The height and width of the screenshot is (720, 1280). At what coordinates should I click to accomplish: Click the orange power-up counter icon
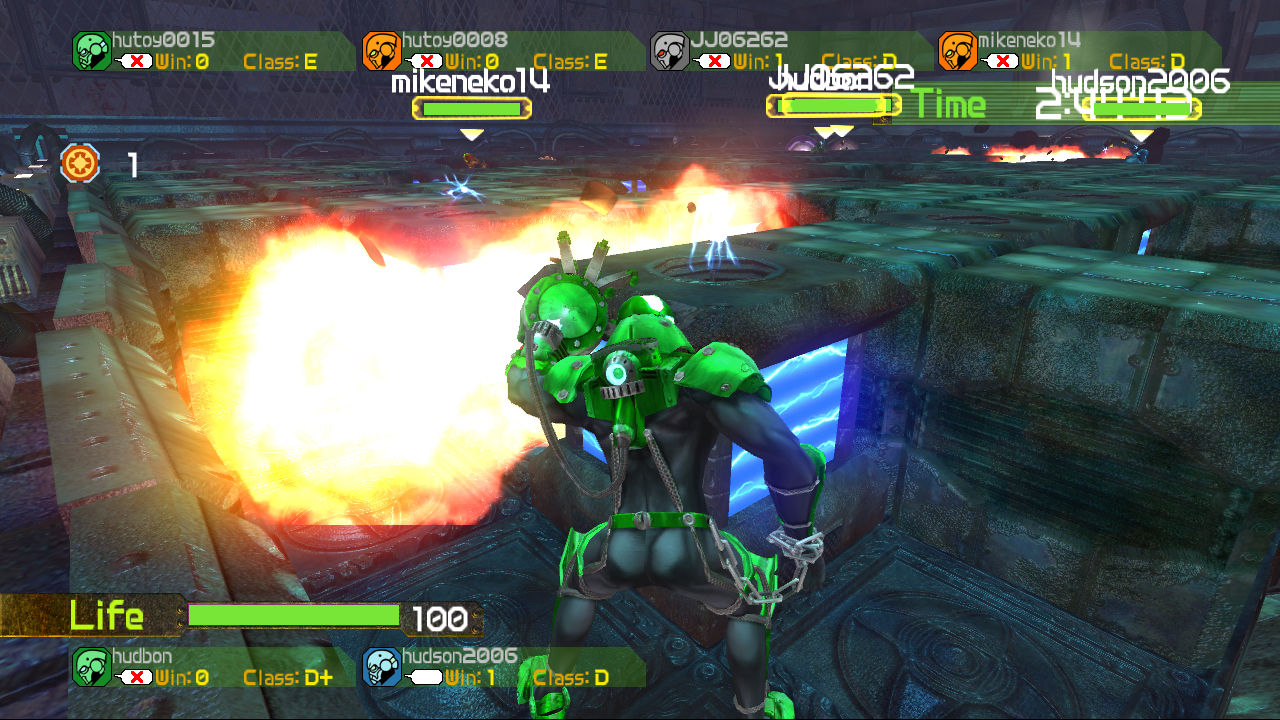tap(80, 163)
